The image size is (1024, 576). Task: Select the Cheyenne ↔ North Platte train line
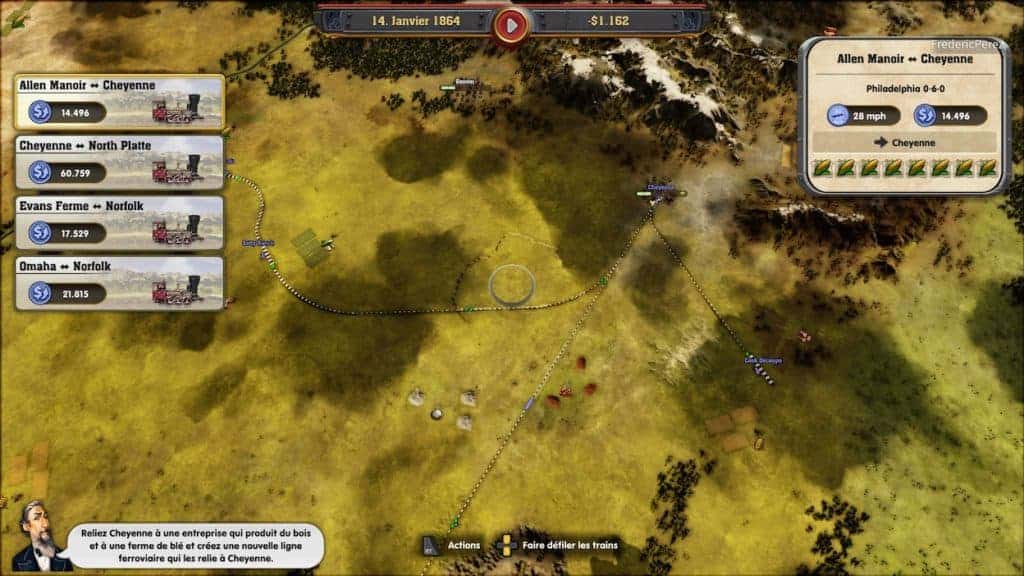tap(119, 162)
